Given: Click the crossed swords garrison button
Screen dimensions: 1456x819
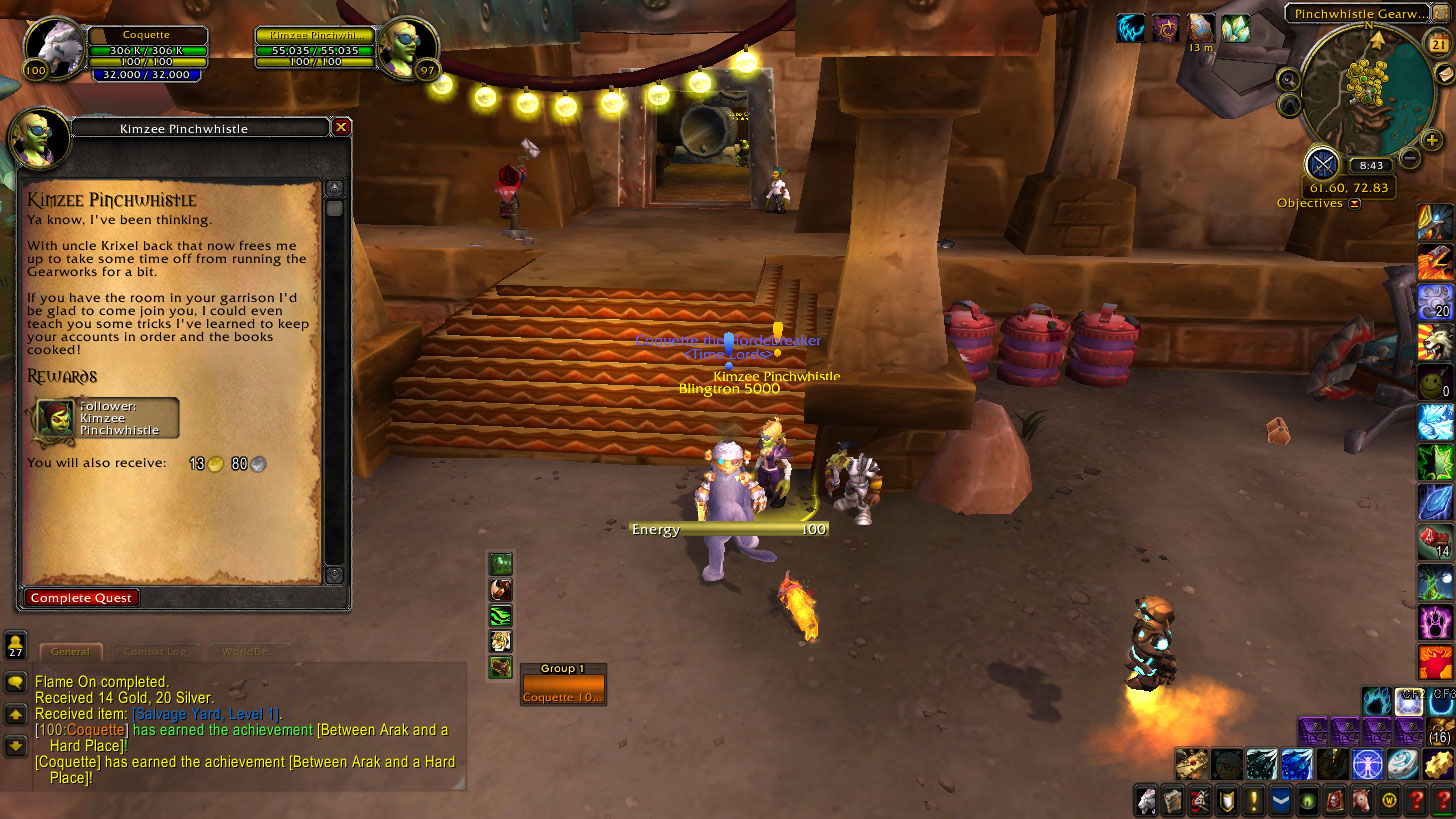Looking at the screenshot, I should coord(1322,164).
